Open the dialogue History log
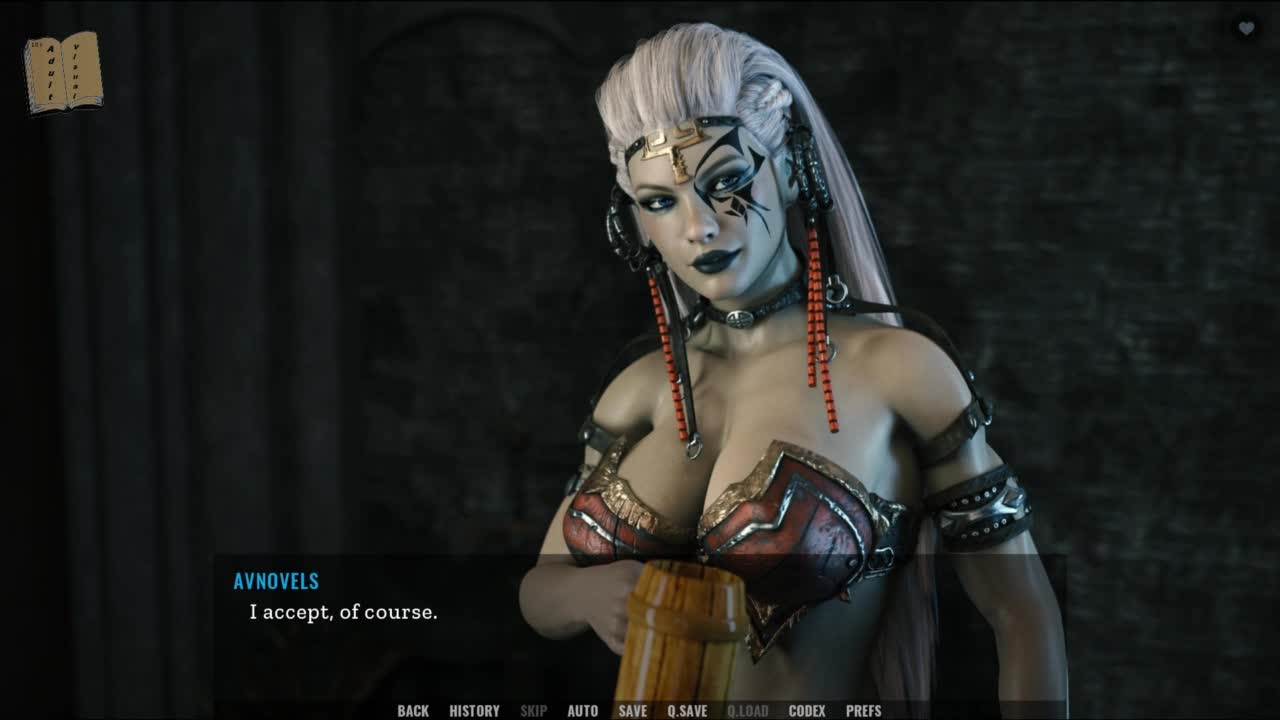This screenshot has width=1280, height=720. (474, 711)
